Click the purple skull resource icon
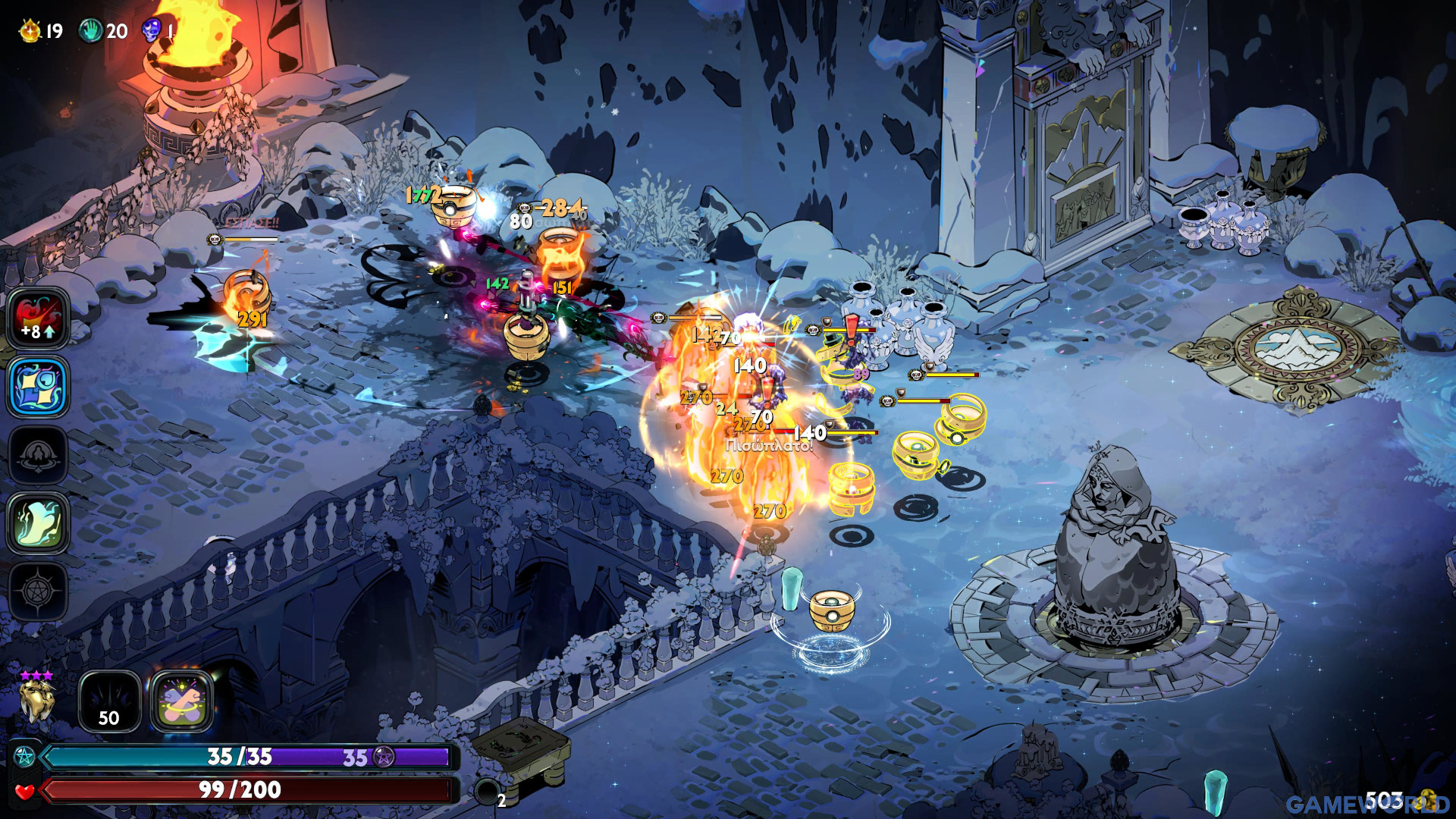Viewport: 1456px width, 819px height. pos(151,31)
